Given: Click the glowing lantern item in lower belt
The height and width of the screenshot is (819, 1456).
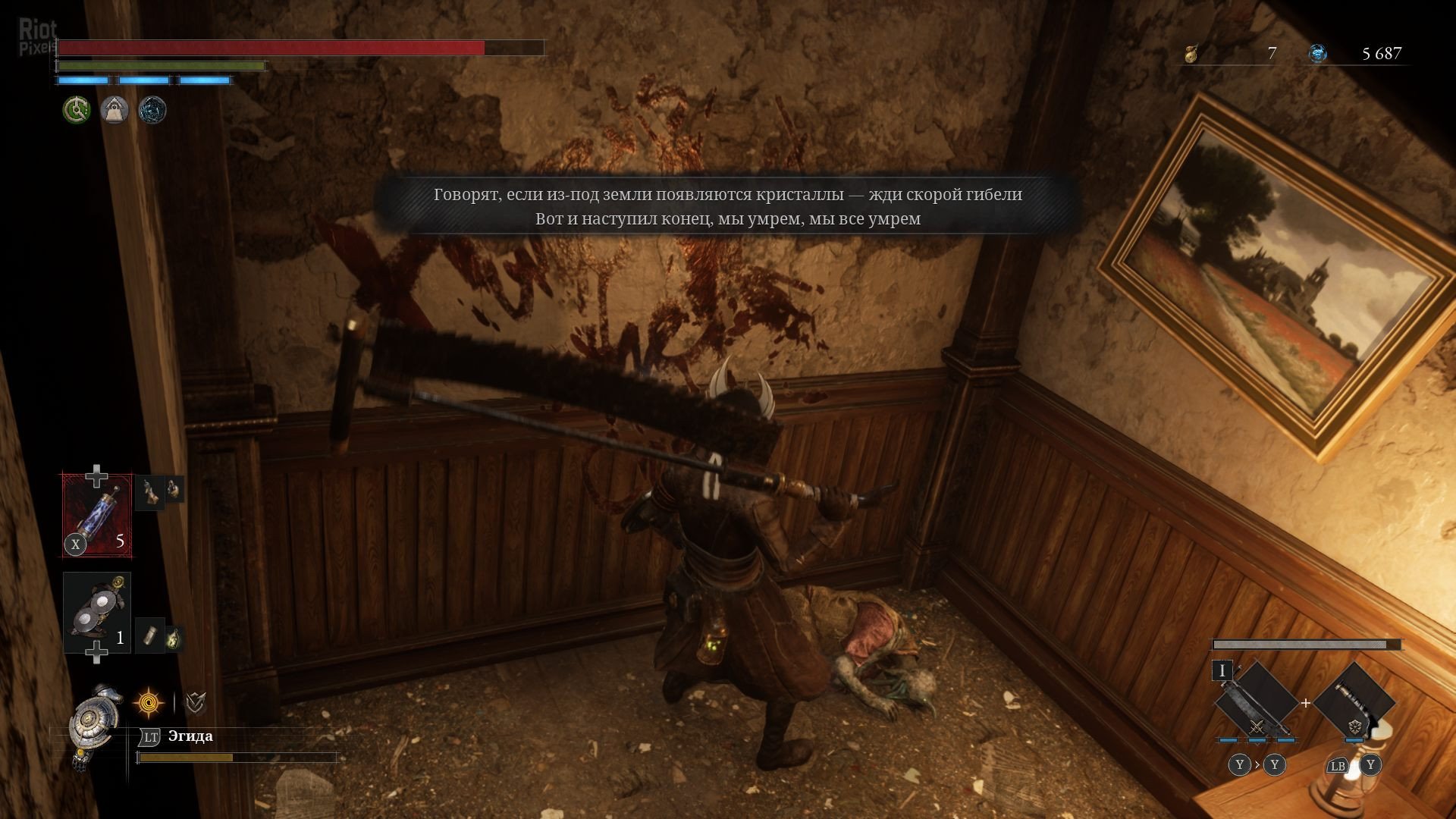Looking at the screenshot, I should coord(174,639).
